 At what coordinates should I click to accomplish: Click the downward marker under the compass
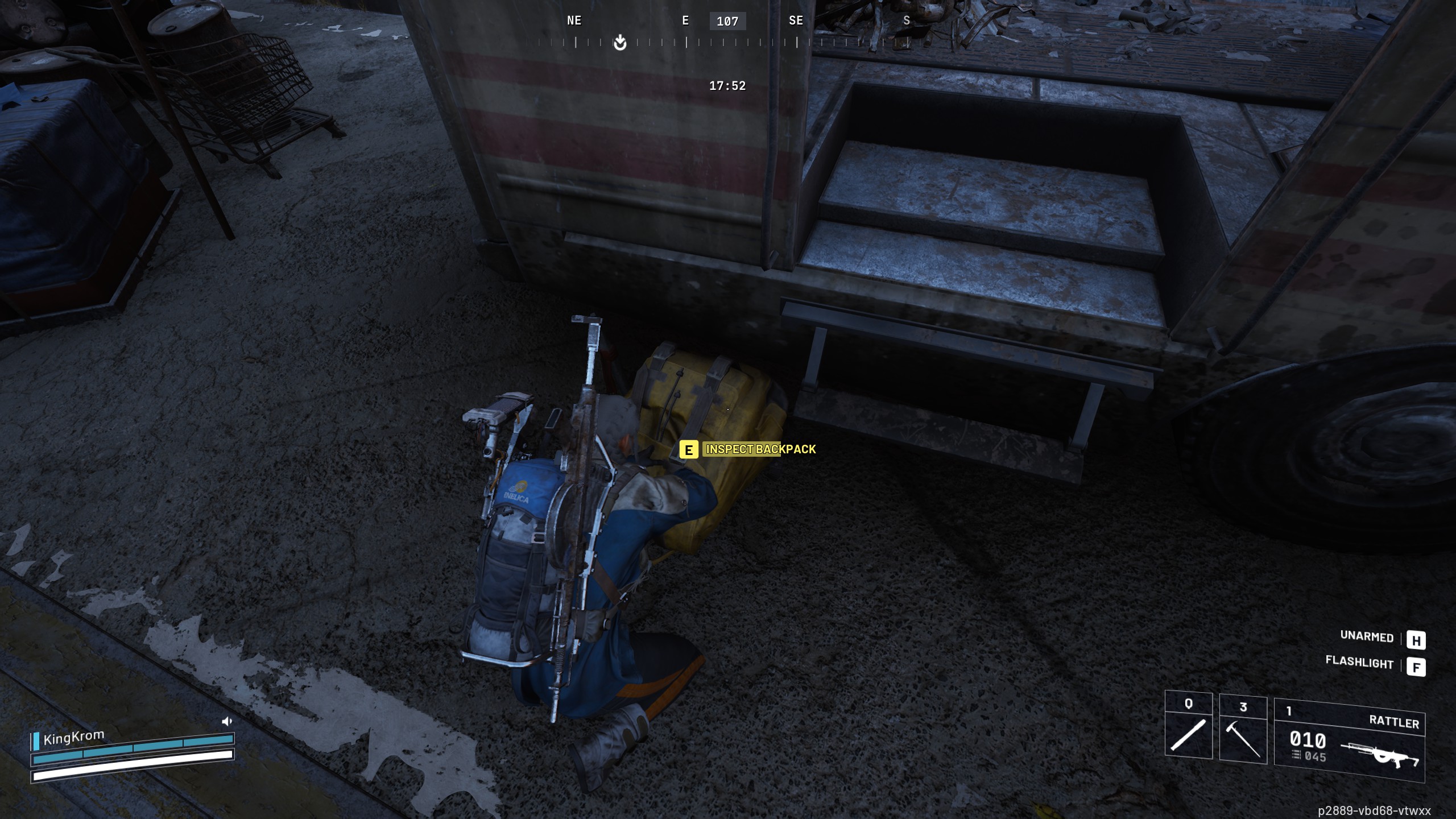619,43
